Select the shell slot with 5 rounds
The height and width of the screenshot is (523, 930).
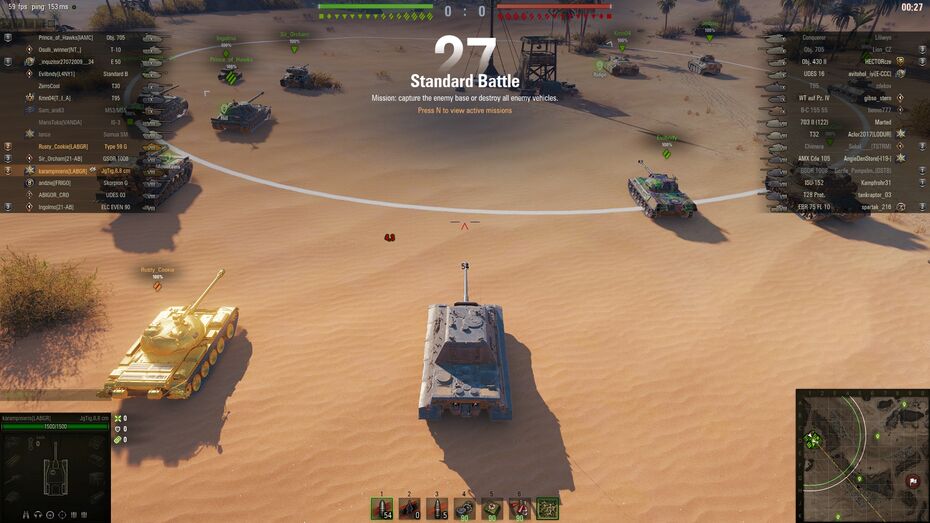tap(436, 509)
